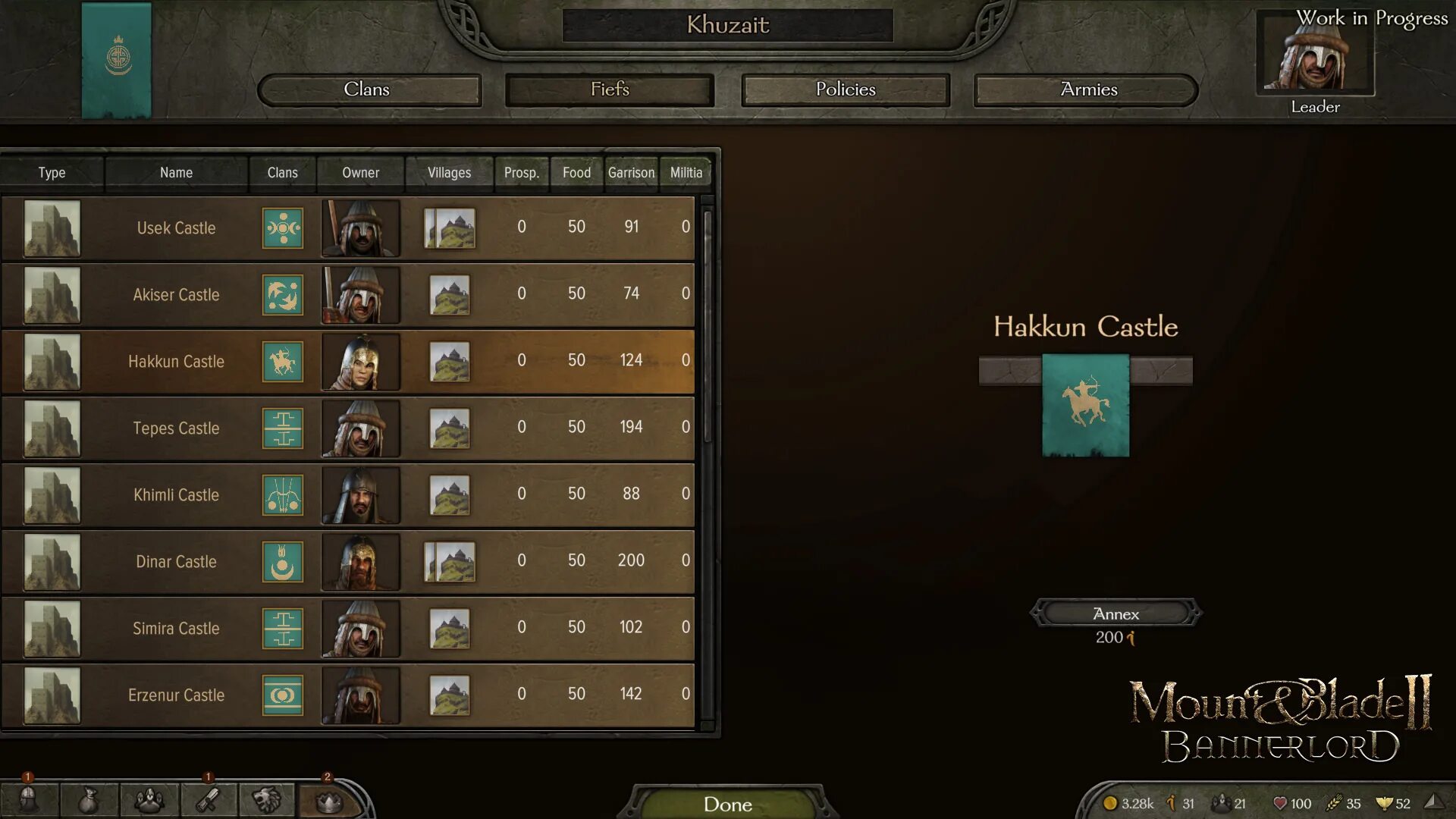Screen dimensions: 1456x819
Task: Sort fiefs by Garrison column
Action: coord(631,173)
